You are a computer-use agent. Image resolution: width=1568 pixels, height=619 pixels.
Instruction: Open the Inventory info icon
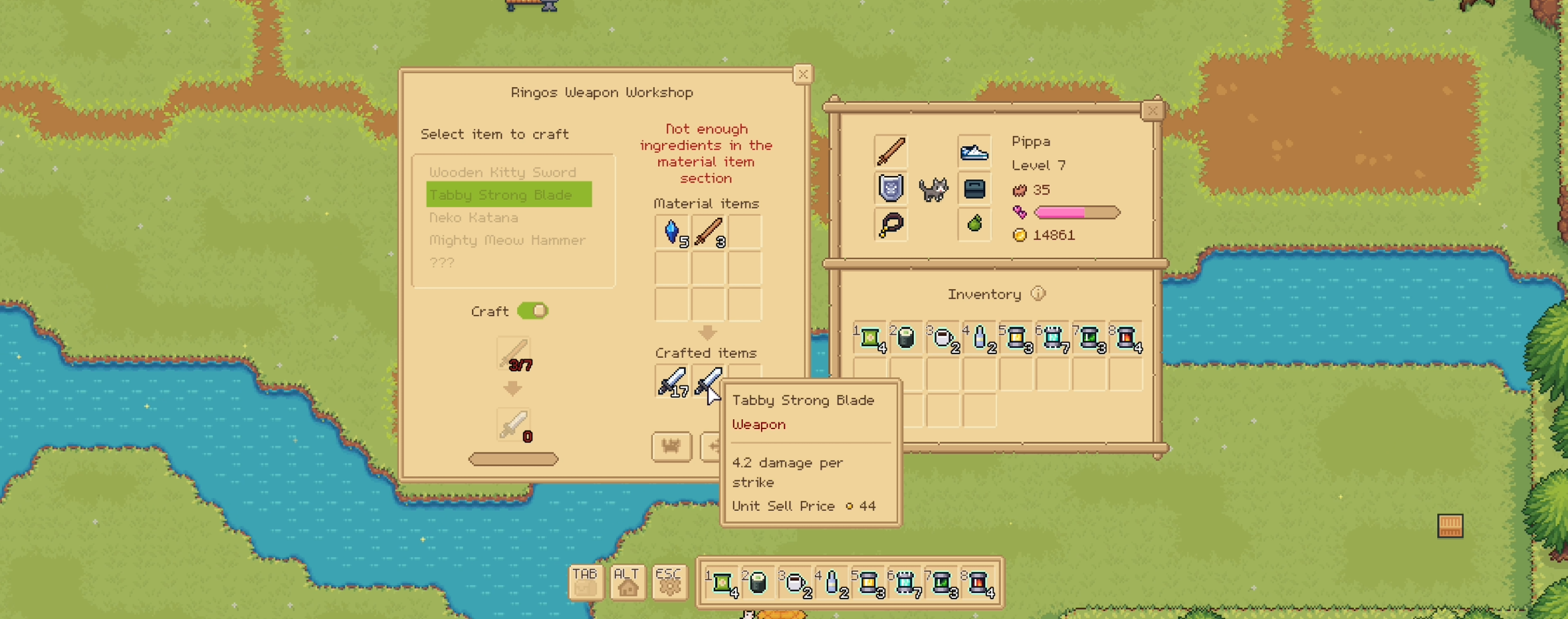point(1038,294)
